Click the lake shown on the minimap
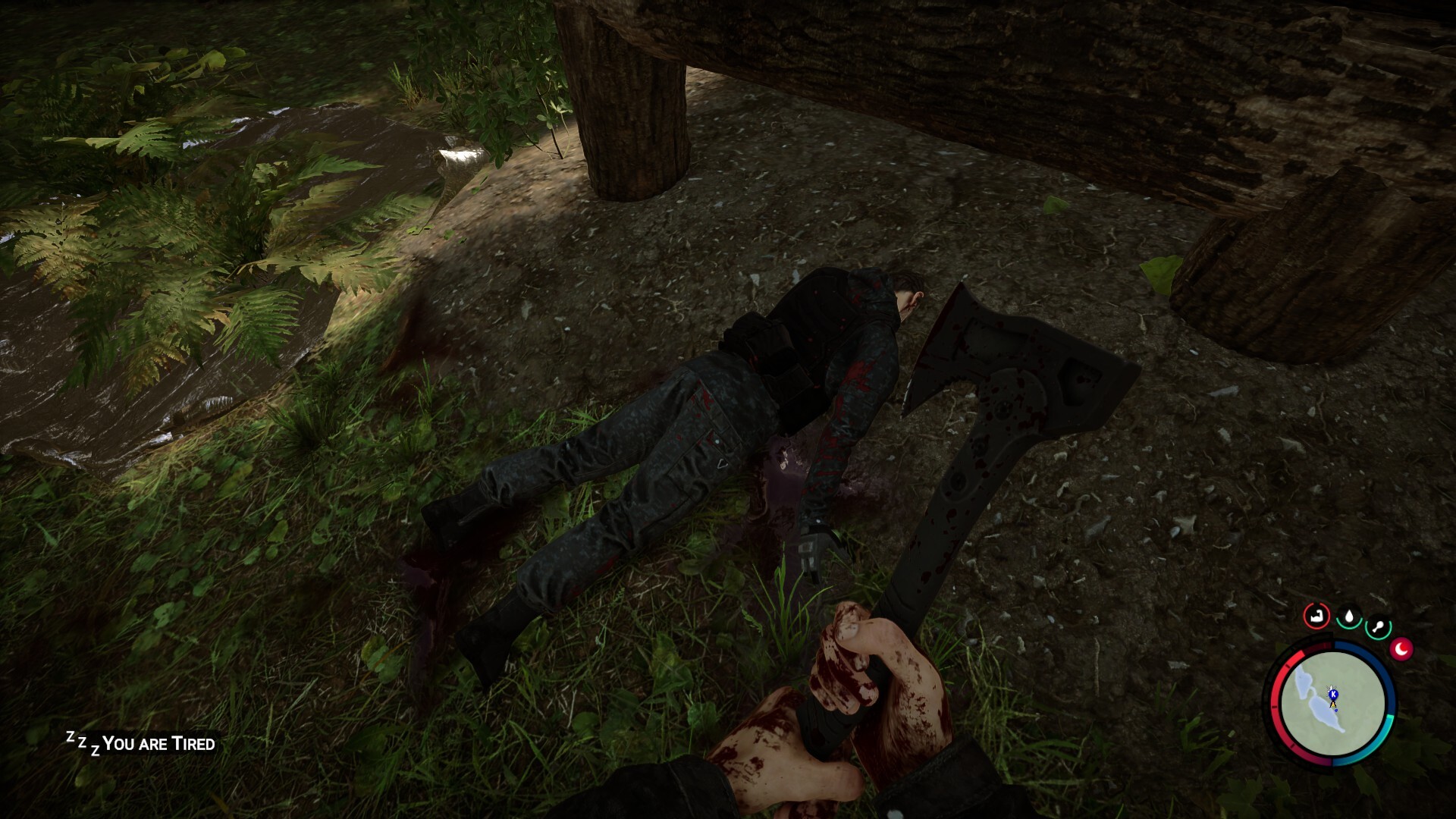1456x819 pixels. (x=1323, y=714)
